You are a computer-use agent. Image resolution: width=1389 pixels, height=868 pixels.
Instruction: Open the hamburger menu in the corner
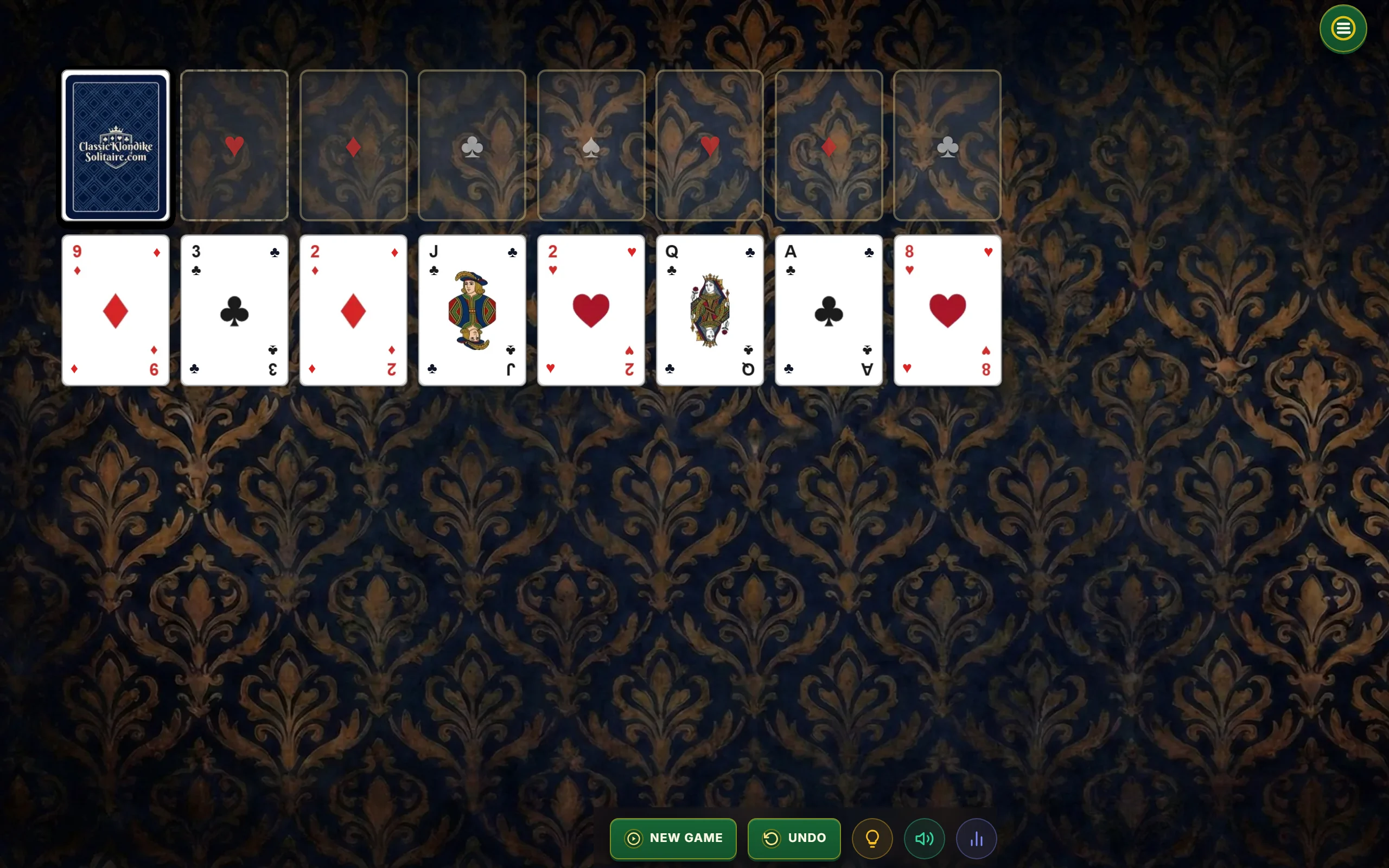(1342, 28)
